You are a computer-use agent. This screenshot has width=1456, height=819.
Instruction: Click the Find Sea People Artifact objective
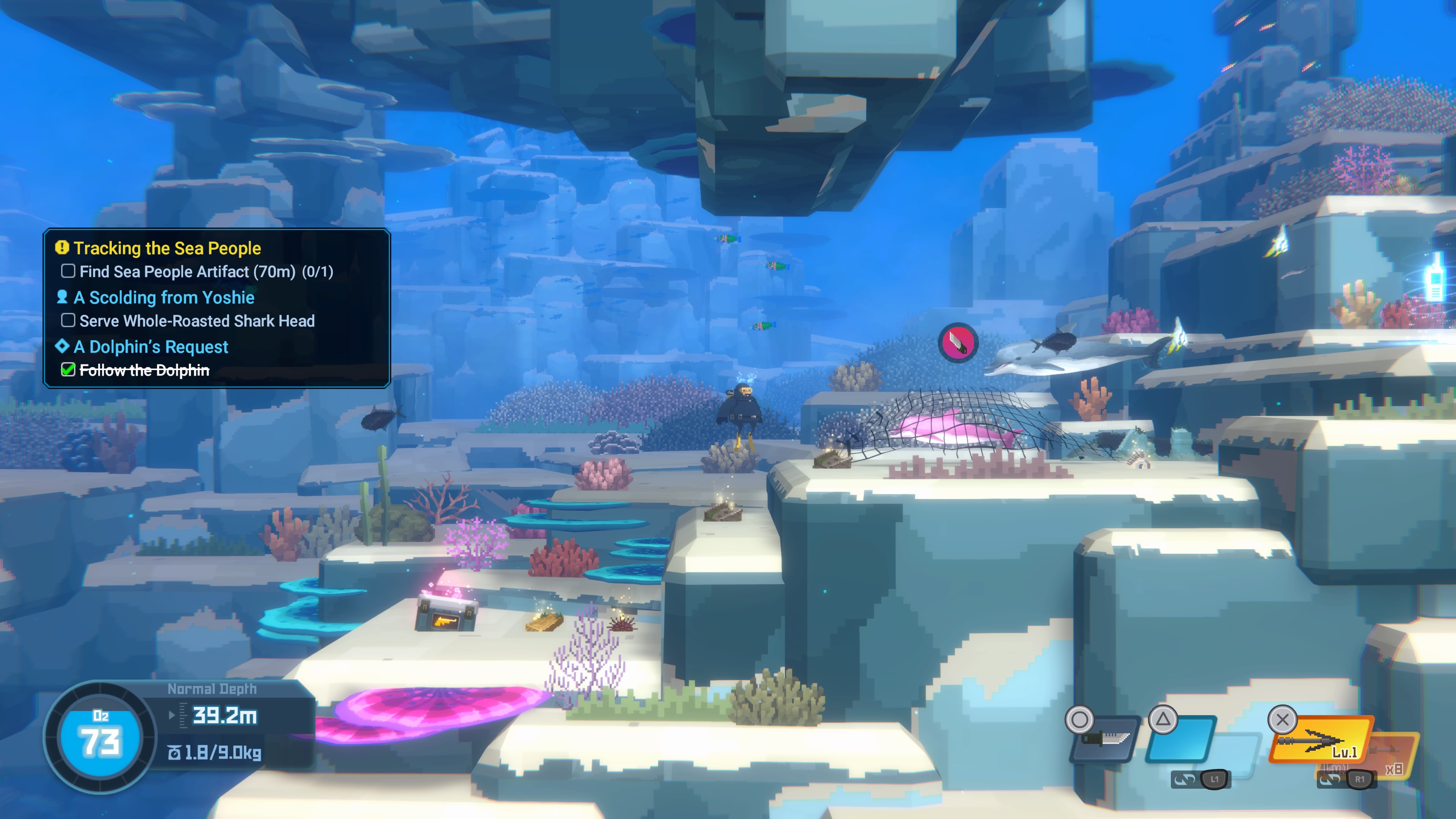tap(206, 272)
